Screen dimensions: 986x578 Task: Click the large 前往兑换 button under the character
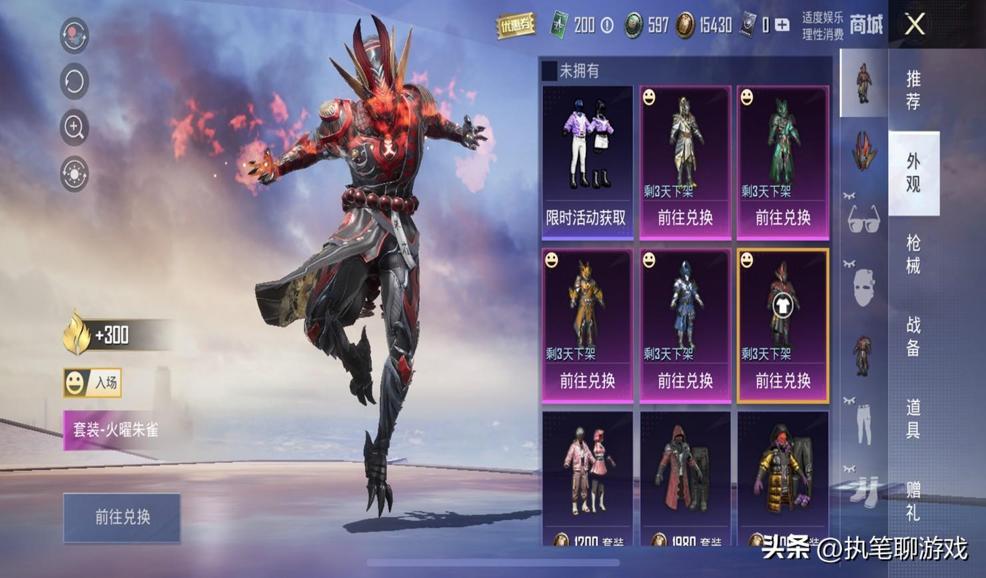click(x=122, y=517)
